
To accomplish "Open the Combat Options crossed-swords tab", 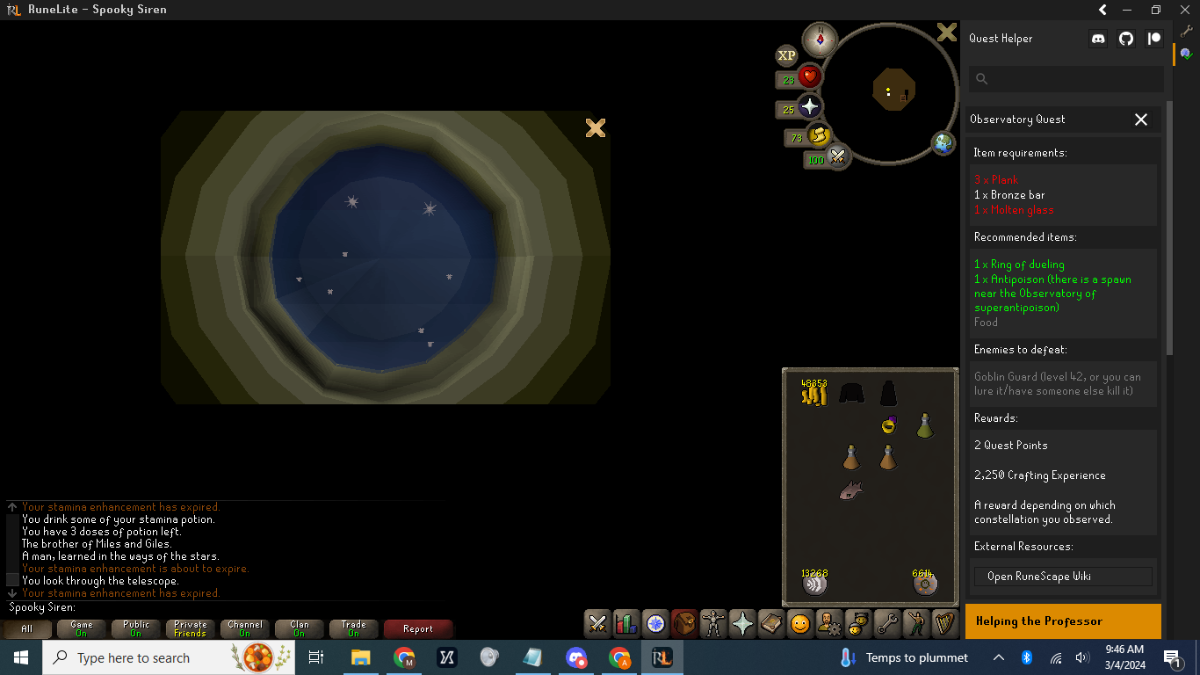I will tap(597, 623).
